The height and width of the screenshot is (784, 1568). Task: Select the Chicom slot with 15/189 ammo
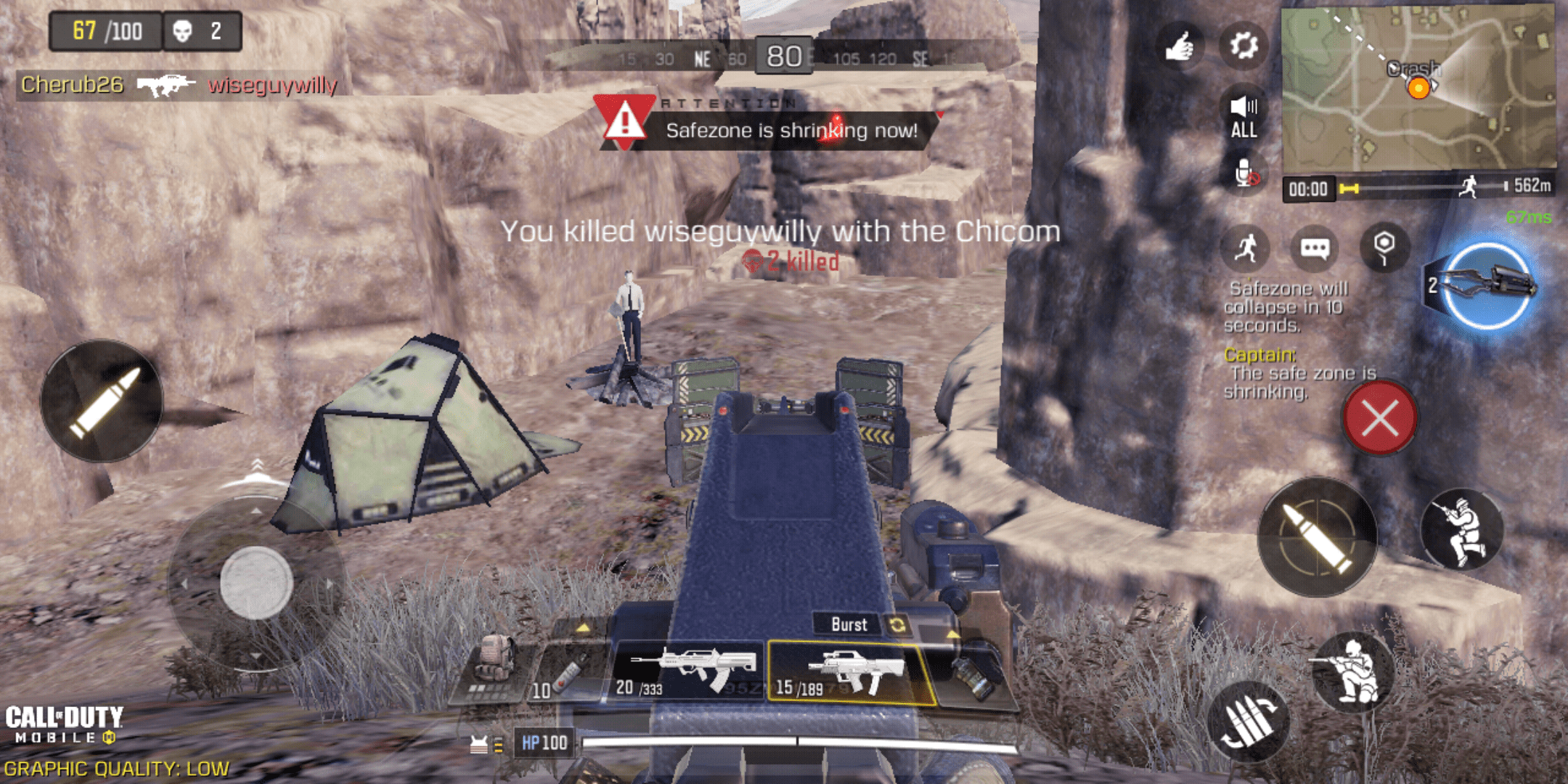(849, 673)
